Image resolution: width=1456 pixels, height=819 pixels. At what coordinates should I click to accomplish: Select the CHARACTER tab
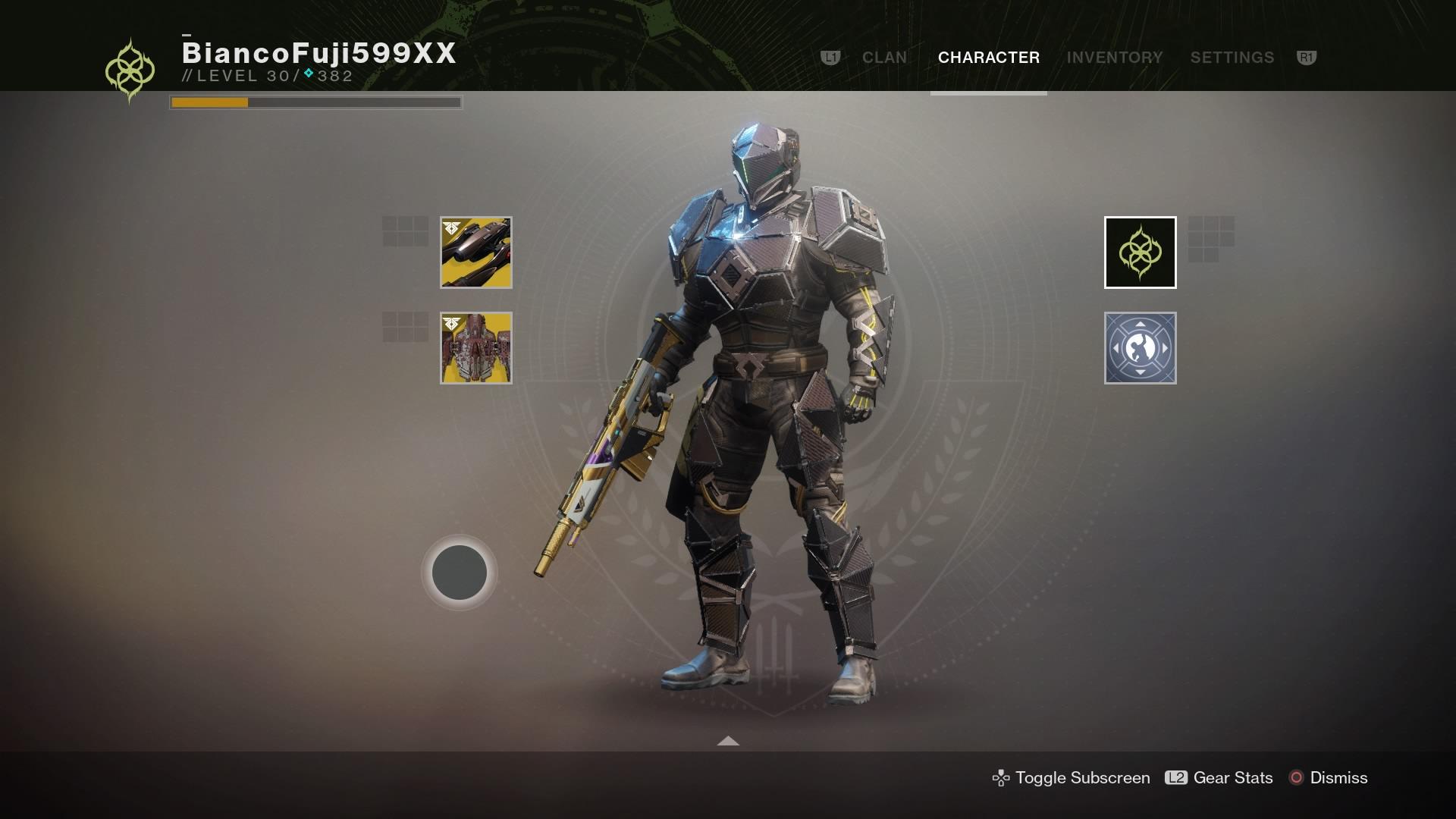tap(987, 57)
